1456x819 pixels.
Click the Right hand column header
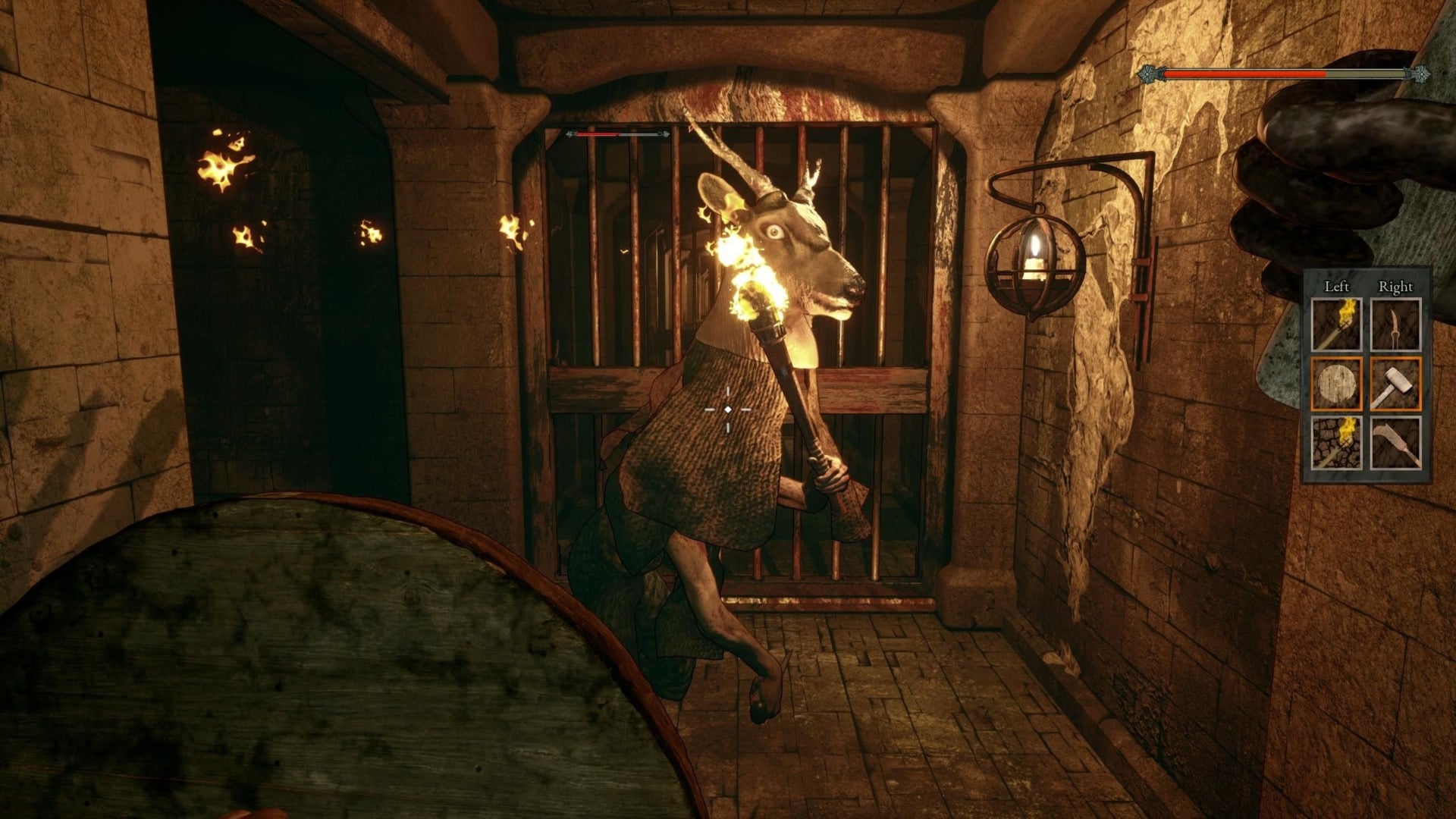[1395, 287]
